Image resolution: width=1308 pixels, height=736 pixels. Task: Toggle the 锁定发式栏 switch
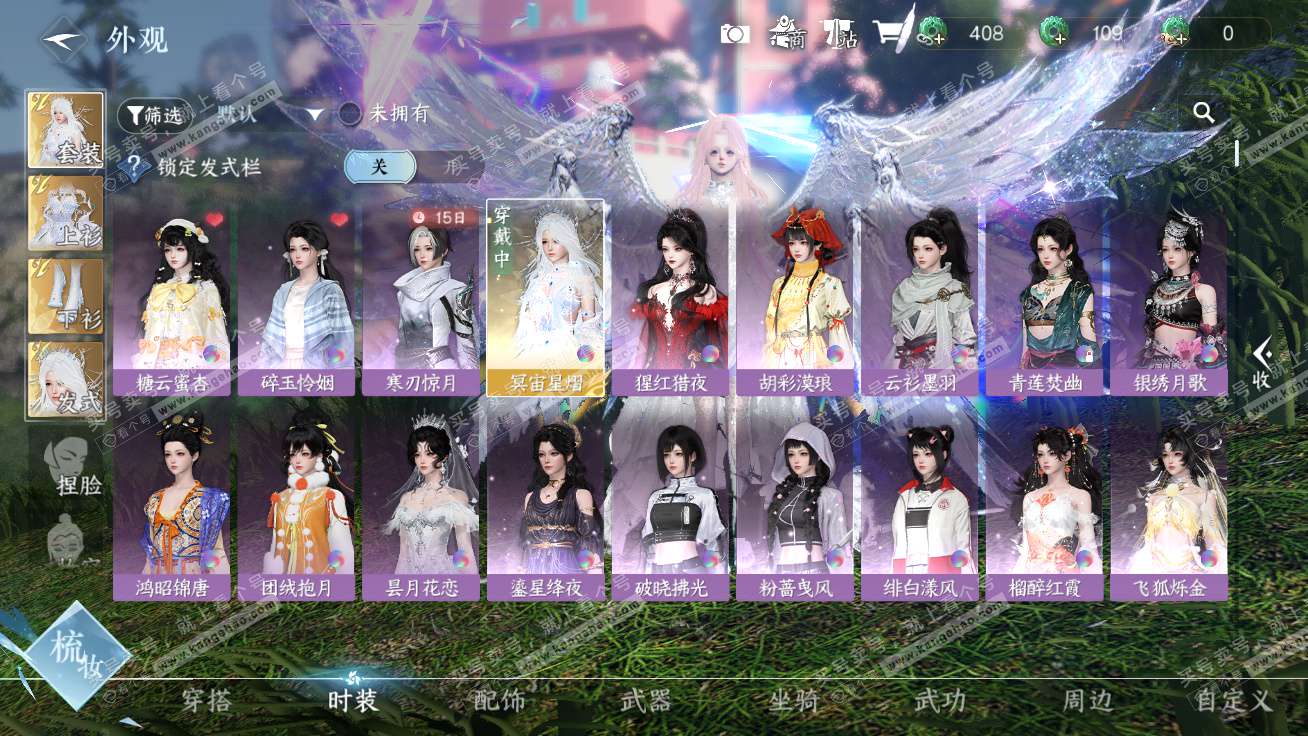[x=380, y=167]
